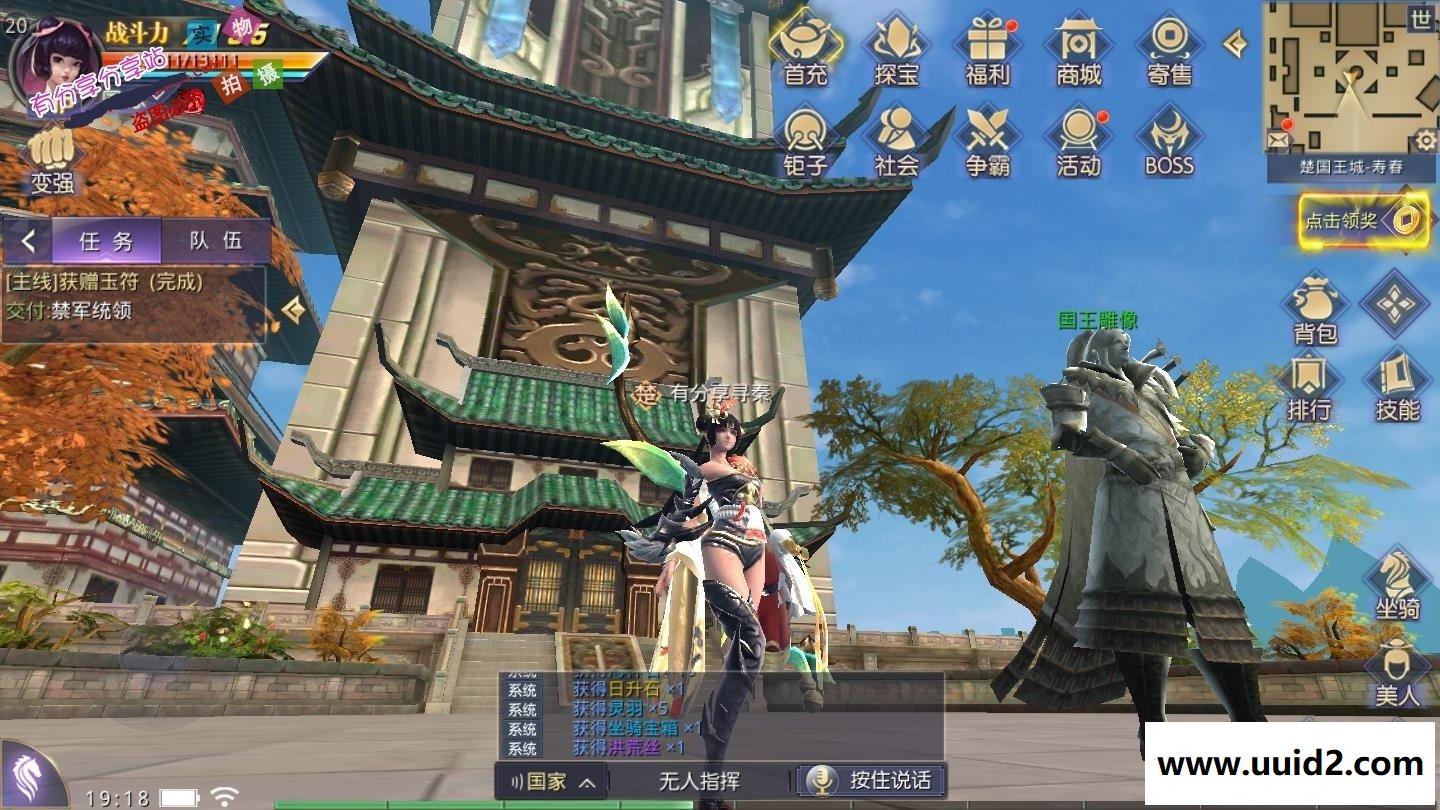1440x810 pixels.
Task: Collapse the quest panel with the left arrow
Action: (x=27, y=240)
